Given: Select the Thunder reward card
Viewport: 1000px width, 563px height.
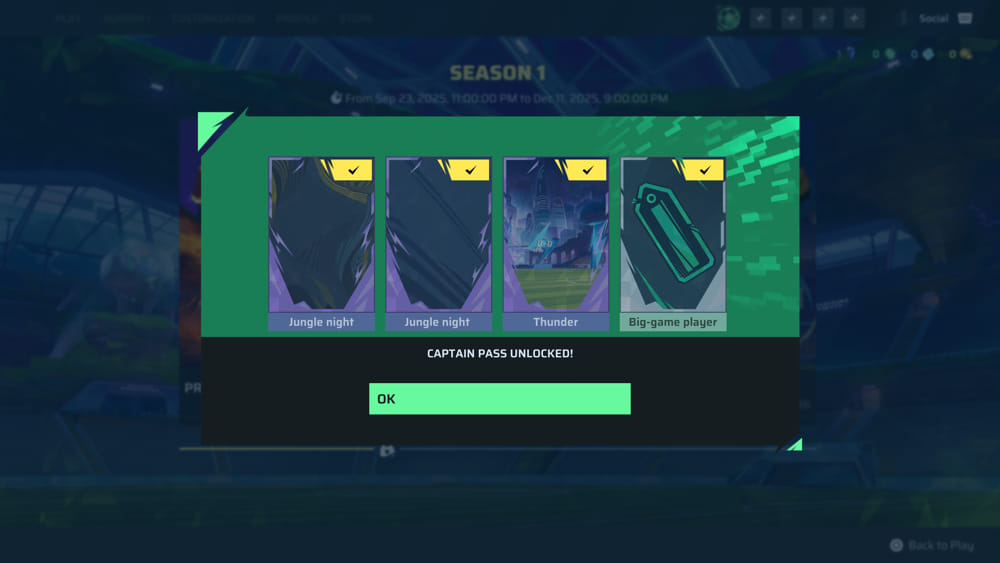Looking at the screenshot, I should tap(555, 242).
